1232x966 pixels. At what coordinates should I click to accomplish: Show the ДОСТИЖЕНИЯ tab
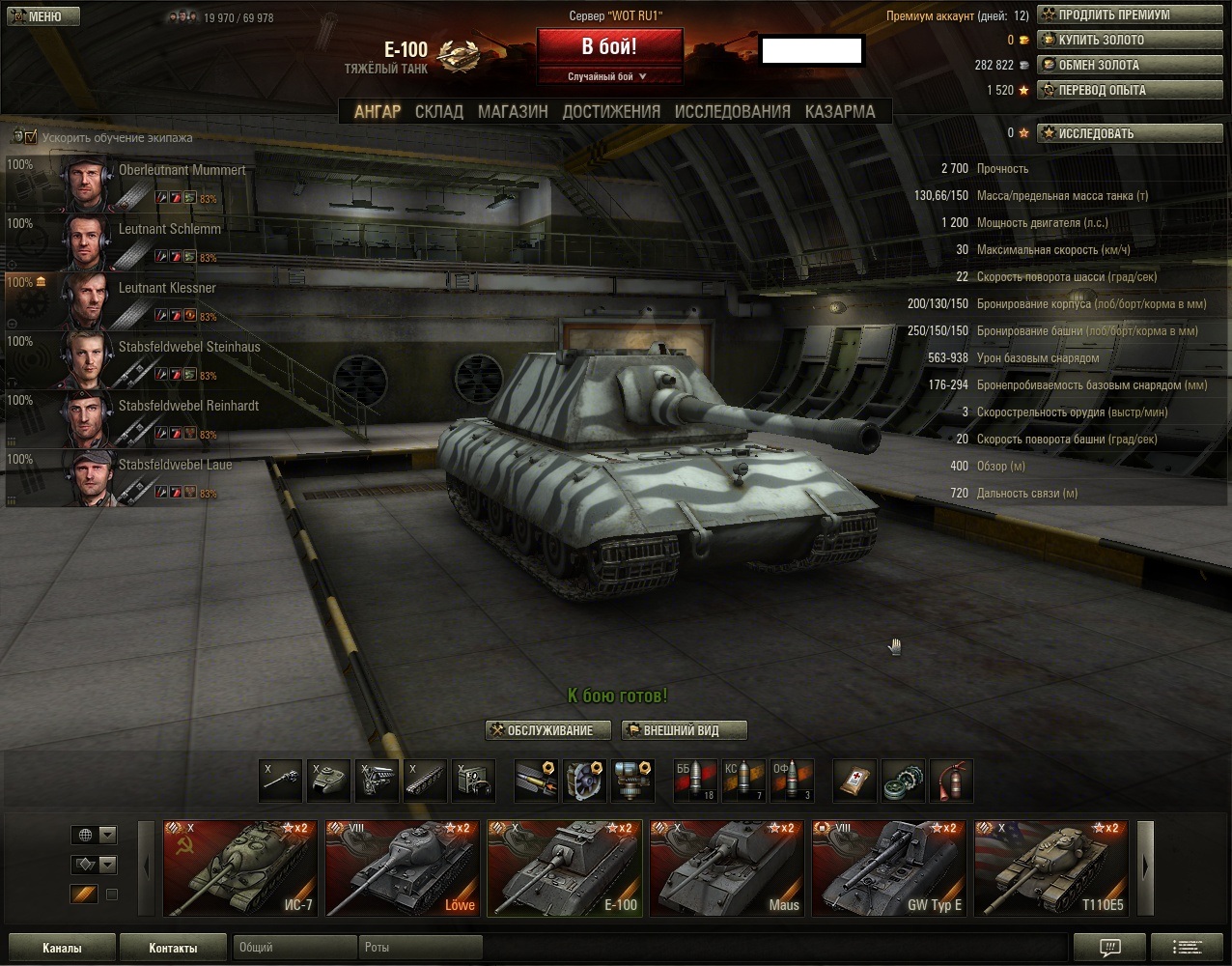(611, 112)
